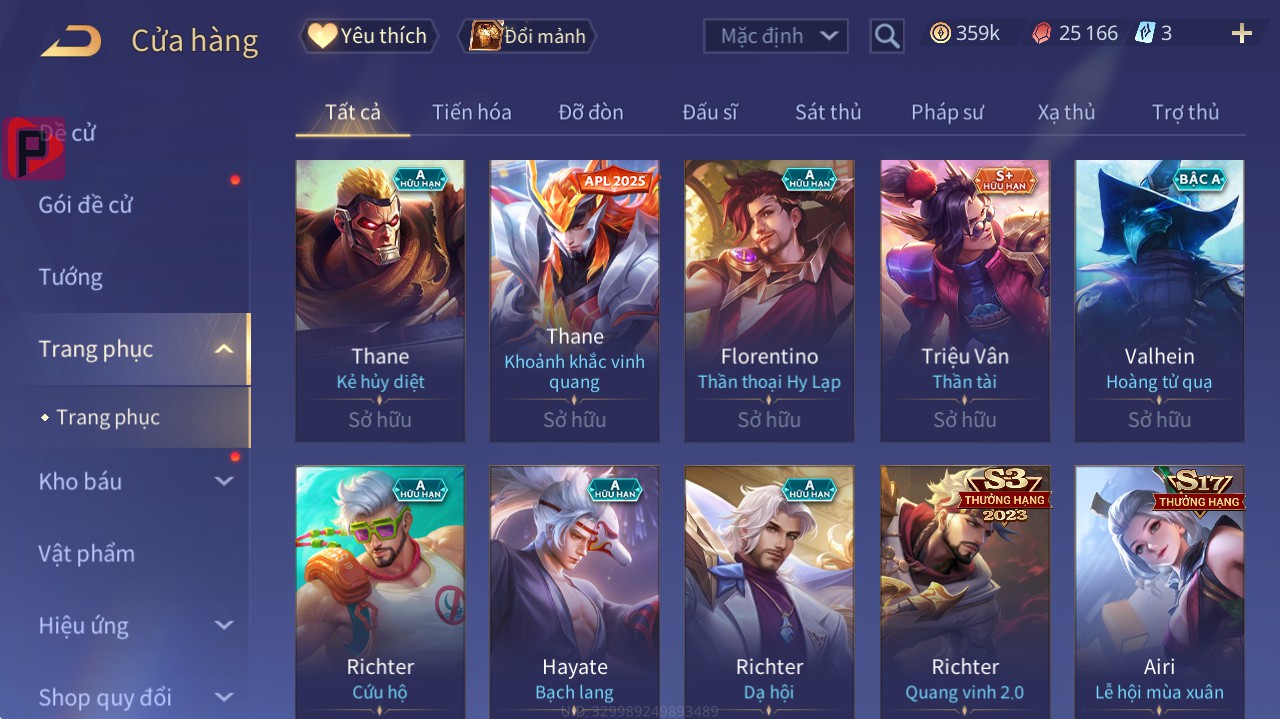Select the Florentino Thần thoại Hy Lạp skin
Image resolution: width=1280 pixels, height=719 pixels.
[769, 300]
